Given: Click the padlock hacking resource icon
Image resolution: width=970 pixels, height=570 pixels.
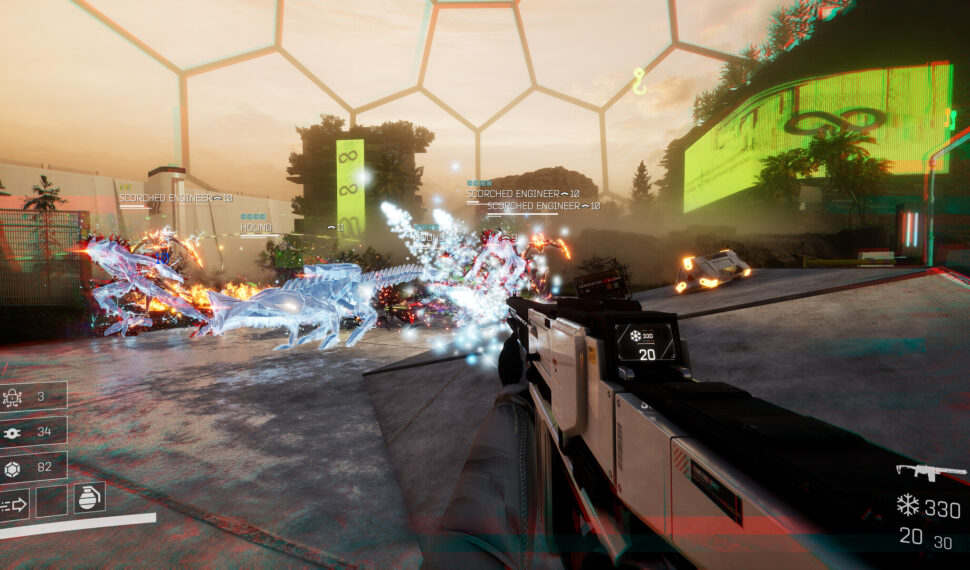Looking at the screenshot, I should 13,397.
